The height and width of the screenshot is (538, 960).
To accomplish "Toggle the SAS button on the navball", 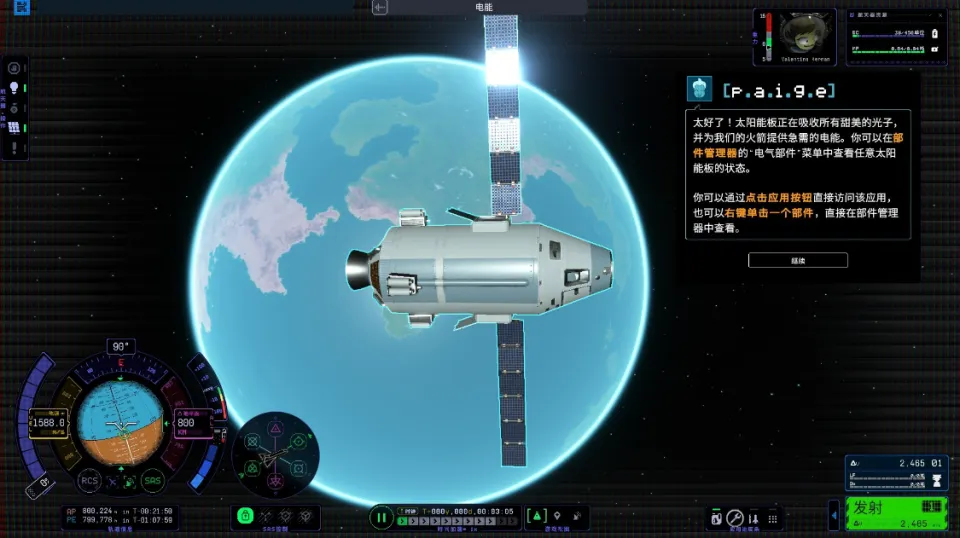I will (152, 481).
